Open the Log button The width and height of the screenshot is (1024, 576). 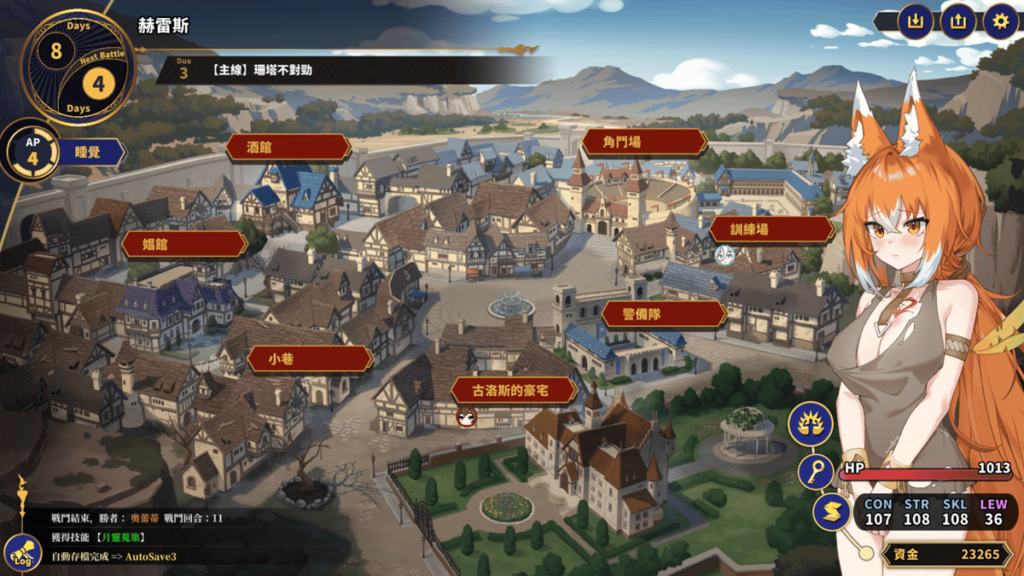tap(22, 551)
